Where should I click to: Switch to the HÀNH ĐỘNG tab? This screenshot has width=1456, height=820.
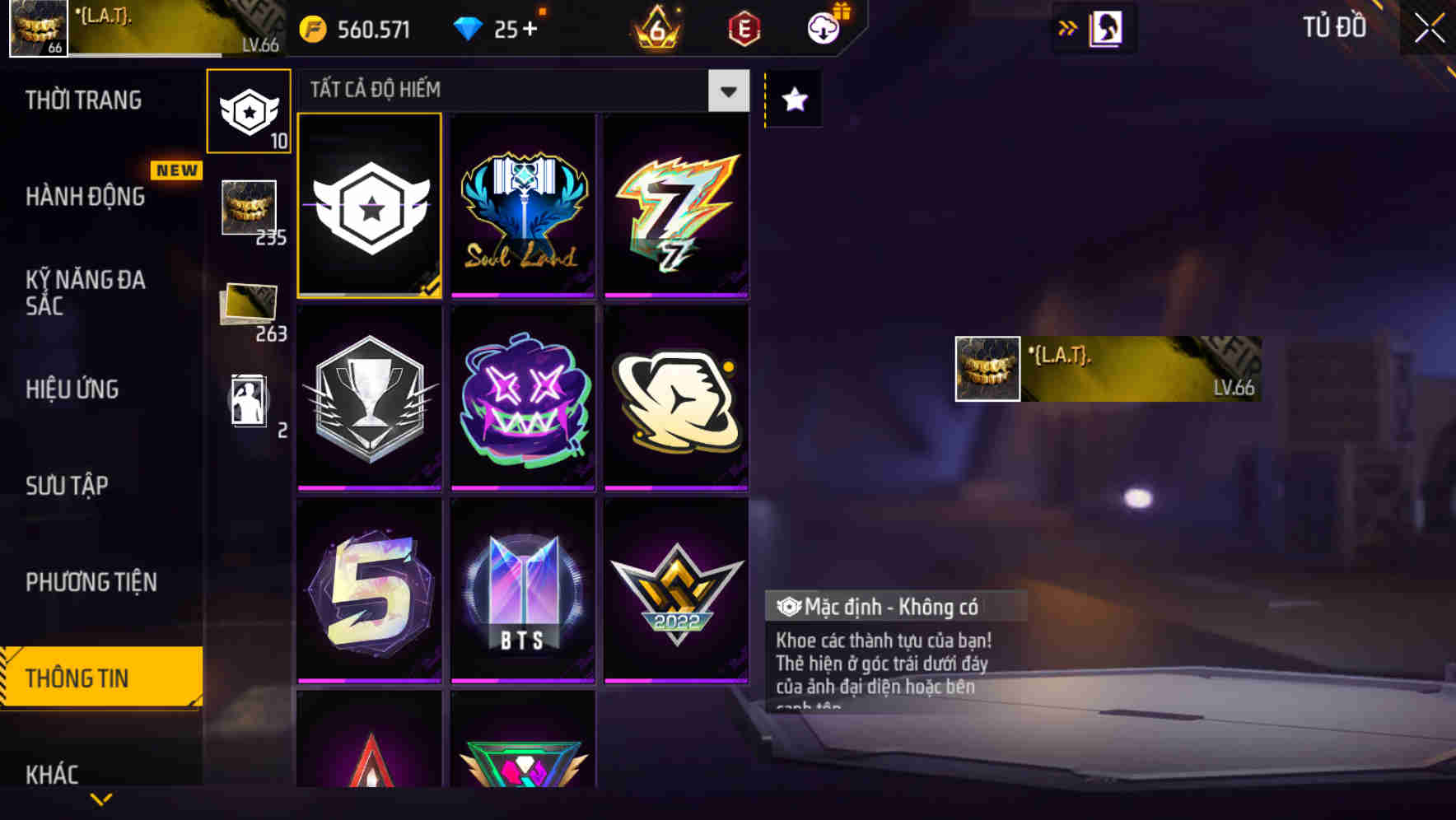(x=85, y=198)
